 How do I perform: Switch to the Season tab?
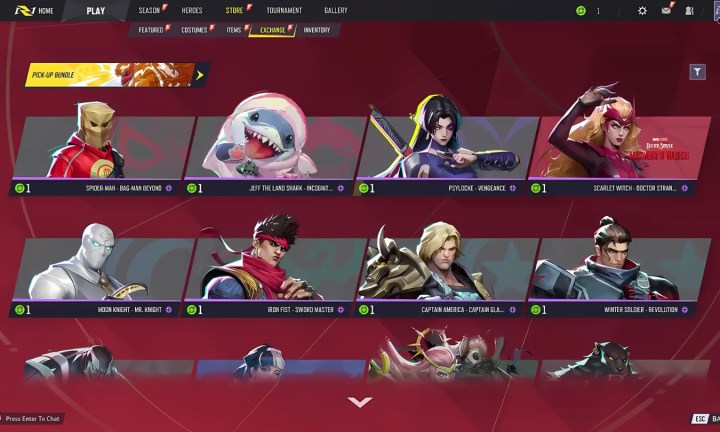[149, 10]
